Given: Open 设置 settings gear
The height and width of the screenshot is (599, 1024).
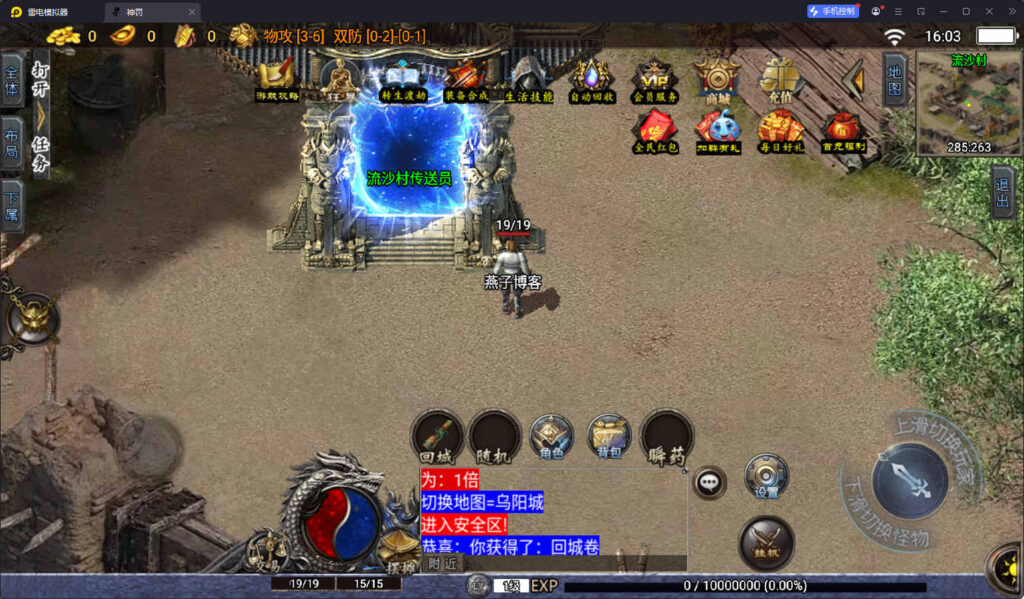Looking at the screenshot, I should point(767,476).
